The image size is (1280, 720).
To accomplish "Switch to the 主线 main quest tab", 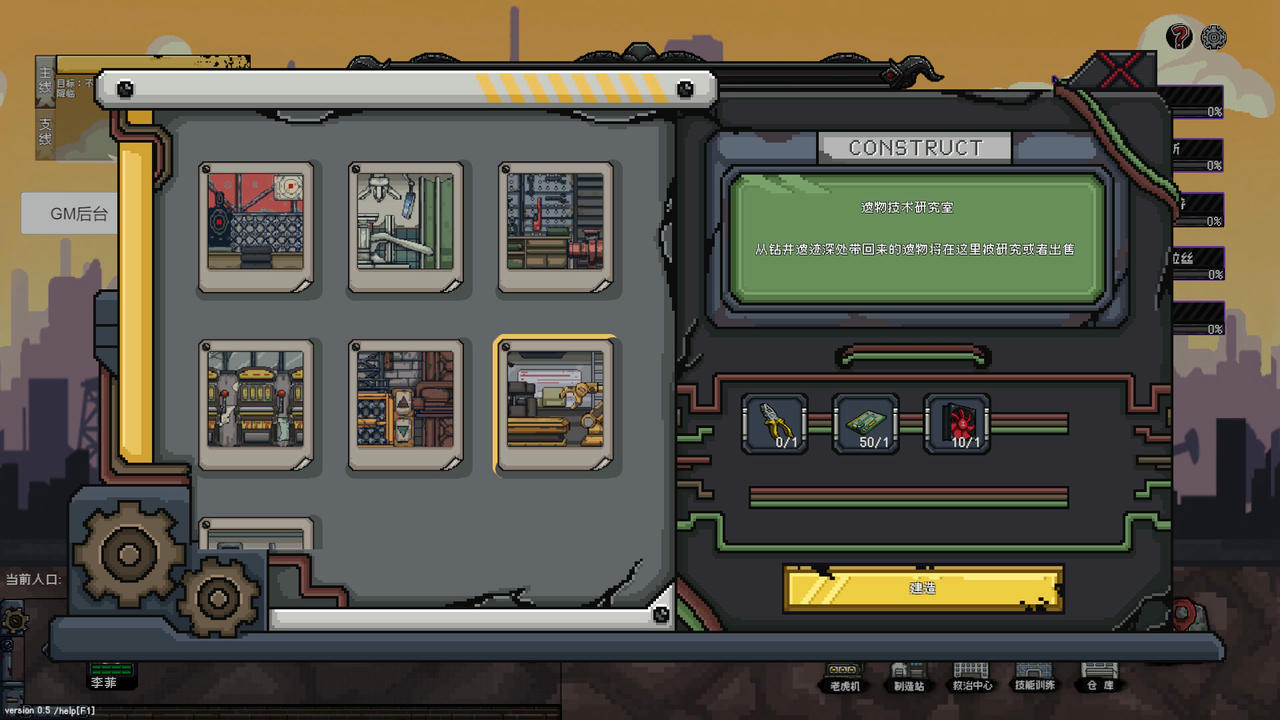I will click(45, 81).
